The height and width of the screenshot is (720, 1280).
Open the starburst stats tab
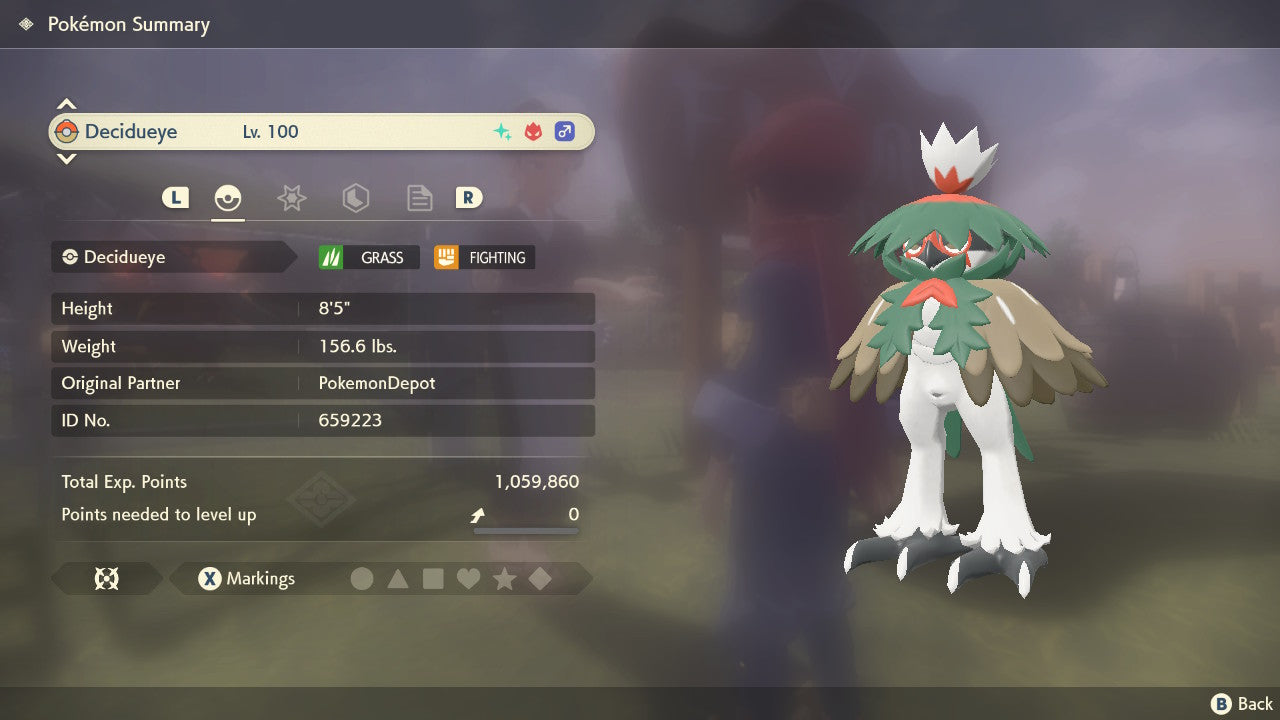point(291,198)
